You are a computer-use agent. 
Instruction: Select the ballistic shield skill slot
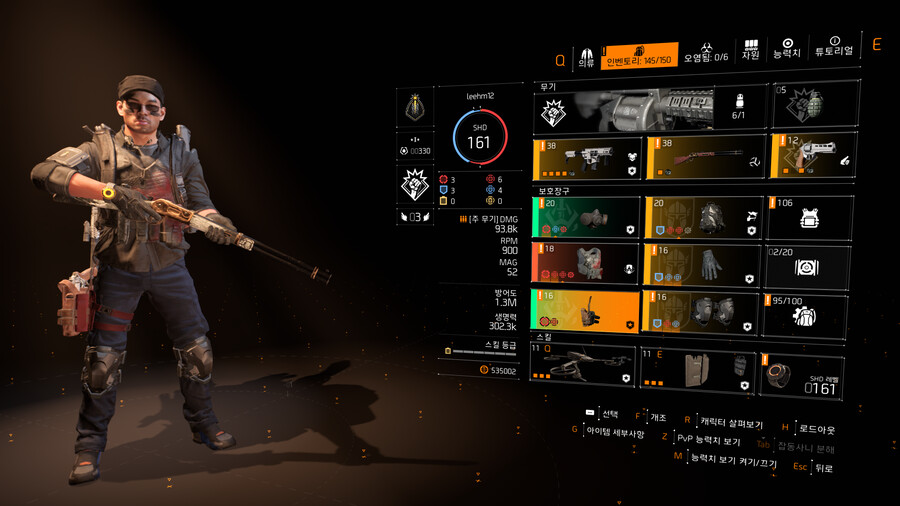[x=700, y=367]
